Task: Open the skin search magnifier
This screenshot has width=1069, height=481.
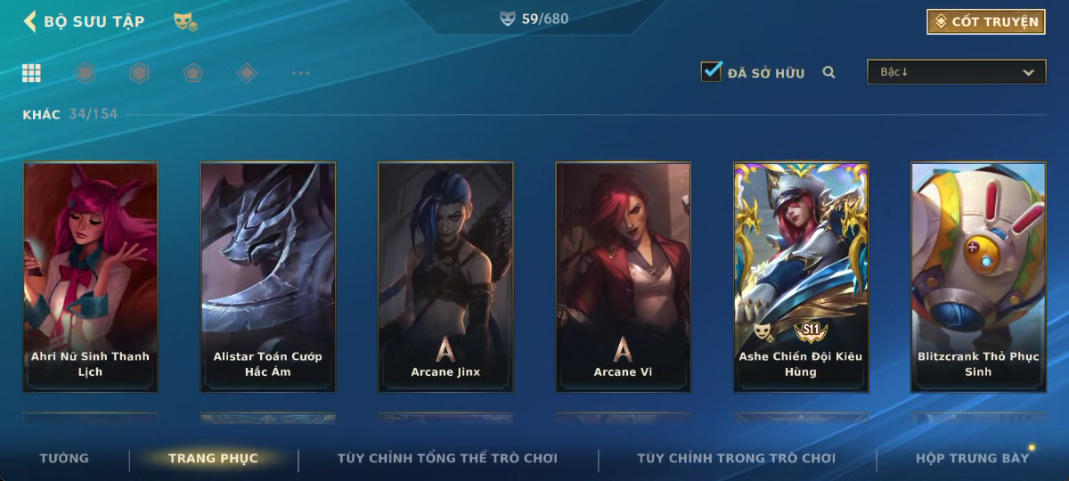Action: tap(829, 72)
